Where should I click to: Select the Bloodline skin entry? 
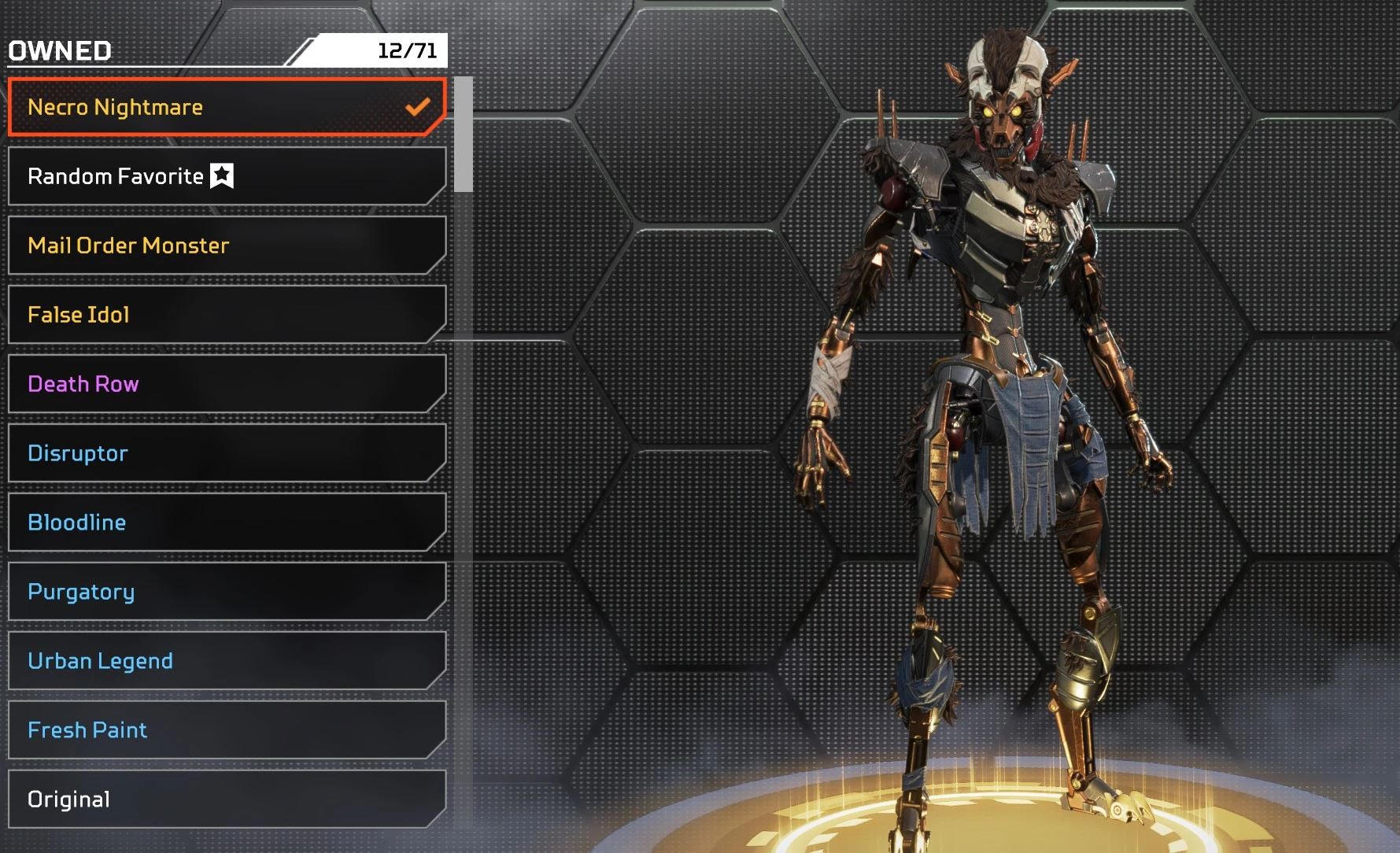coord(227,523)
